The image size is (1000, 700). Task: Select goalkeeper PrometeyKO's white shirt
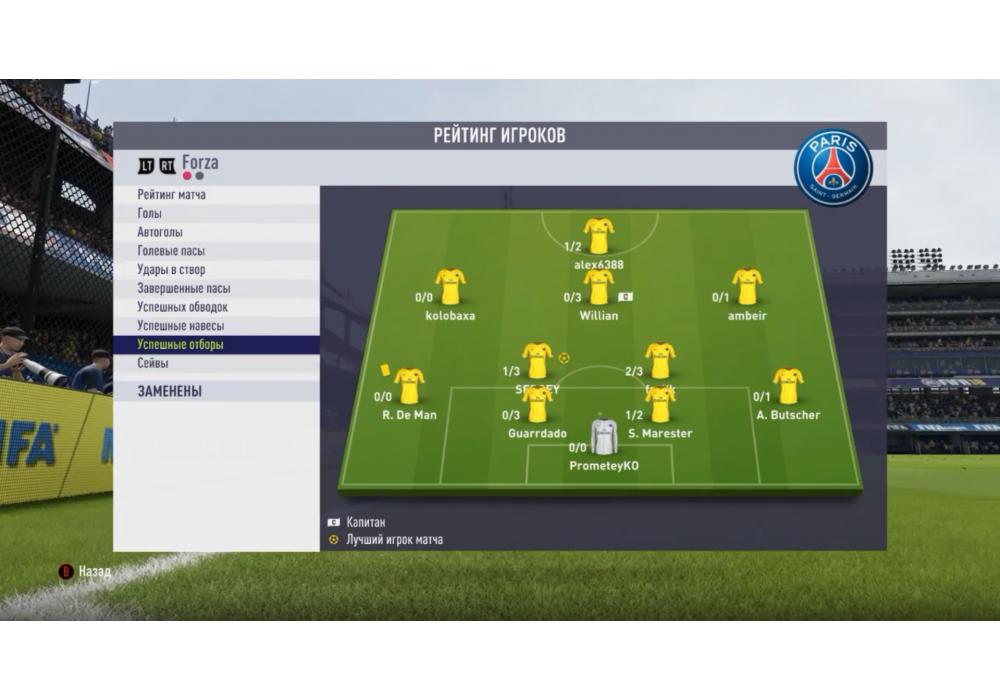coord(604,438)
